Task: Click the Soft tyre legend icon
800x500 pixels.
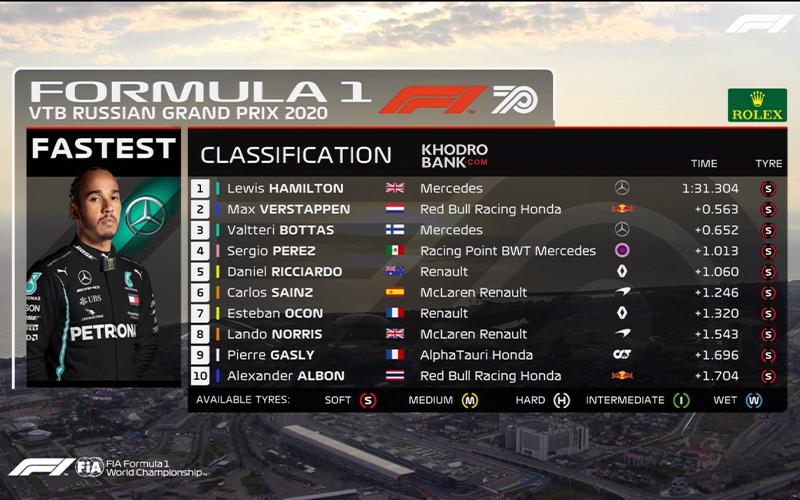Action: click(x=368, y=401)
